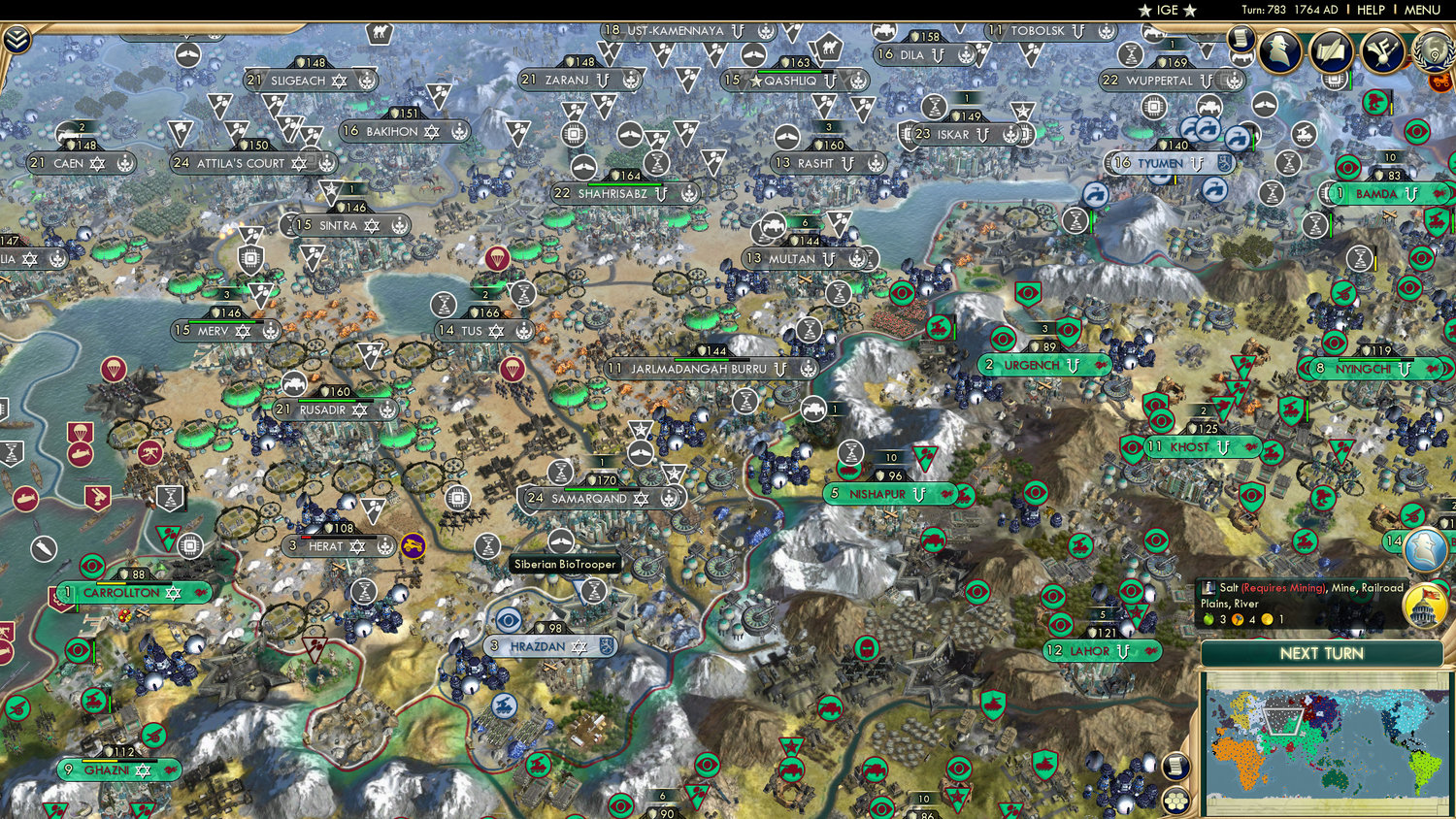Open the Great Works scroll-and-quill icon
The width and height of the screenshot is (1456, 819).
coord(1331,51)
